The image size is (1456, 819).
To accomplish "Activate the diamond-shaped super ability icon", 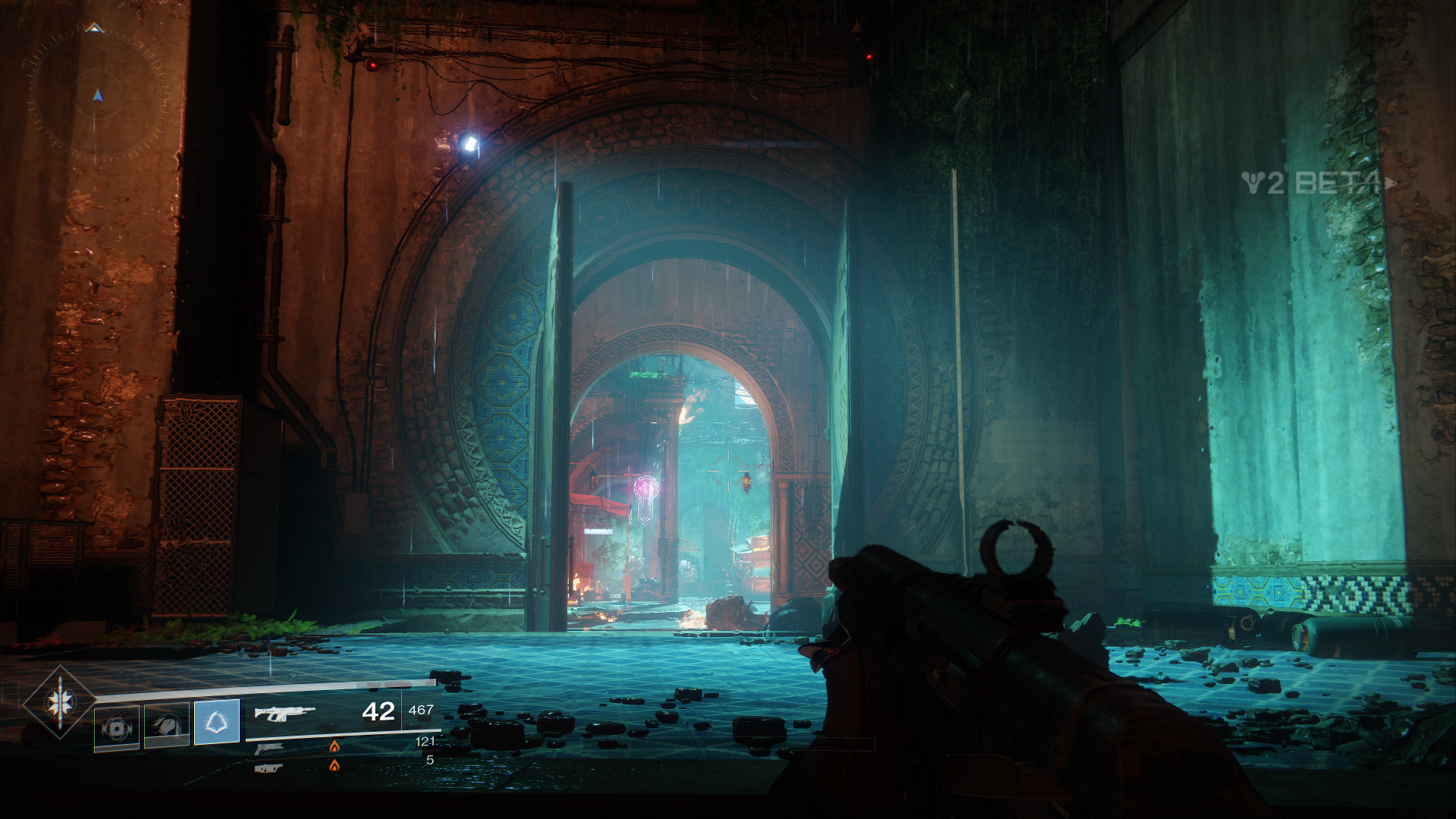I will click(59, 702).
